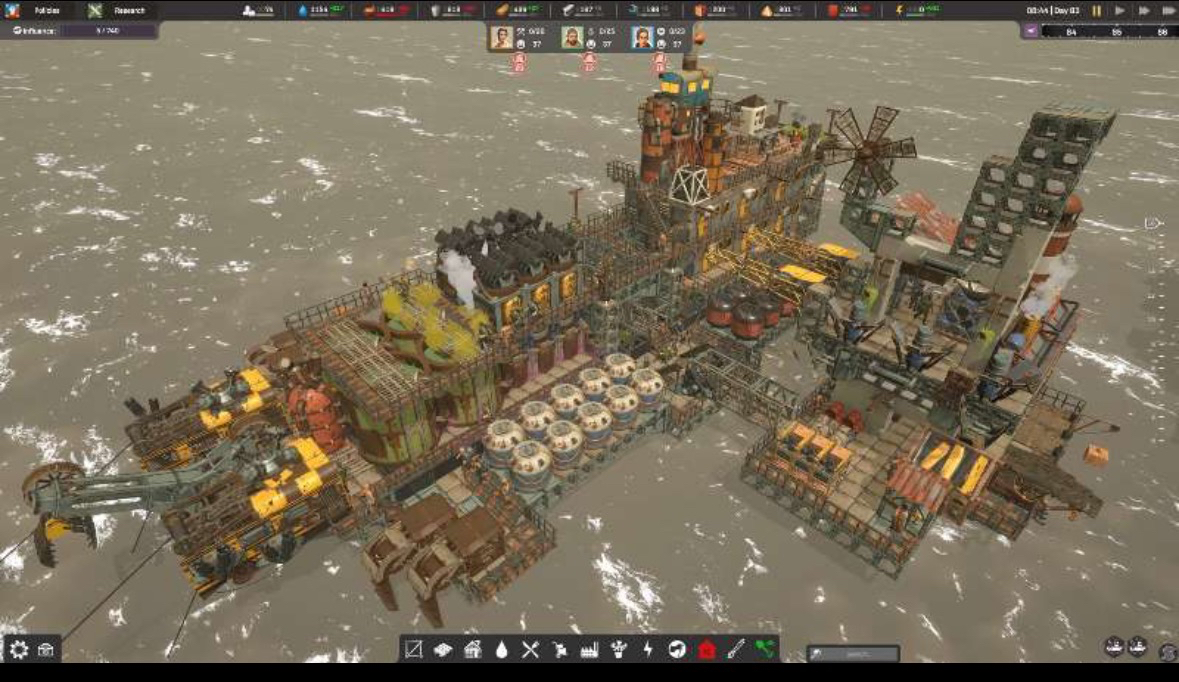Select the water drop build category
Image resolution: width=1179 pixels, height=682 pixels.
pyautogui.click(x=501, y=649)
